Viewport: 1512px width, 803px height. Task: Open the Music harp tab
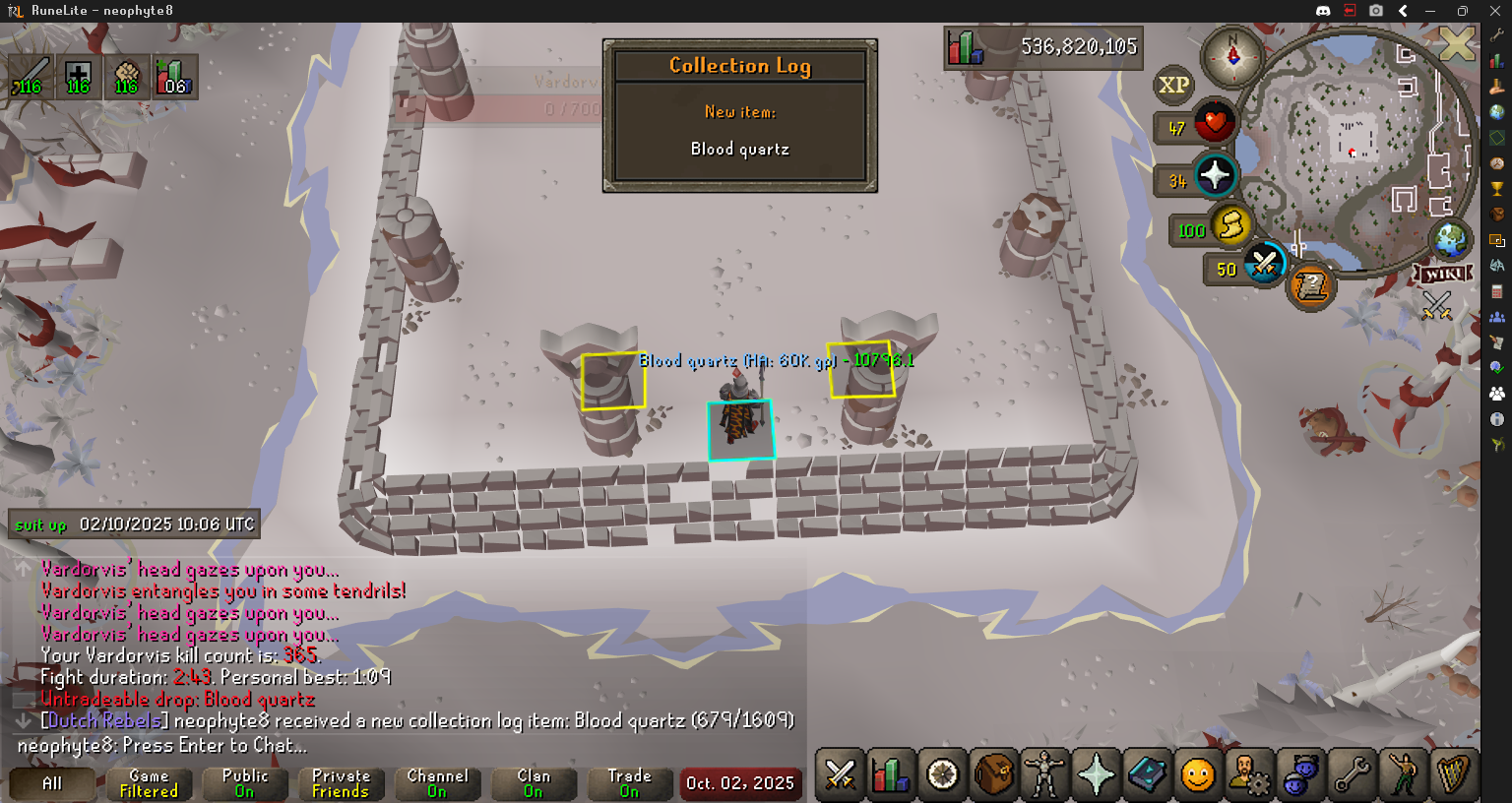click(x=1454, y=774)
